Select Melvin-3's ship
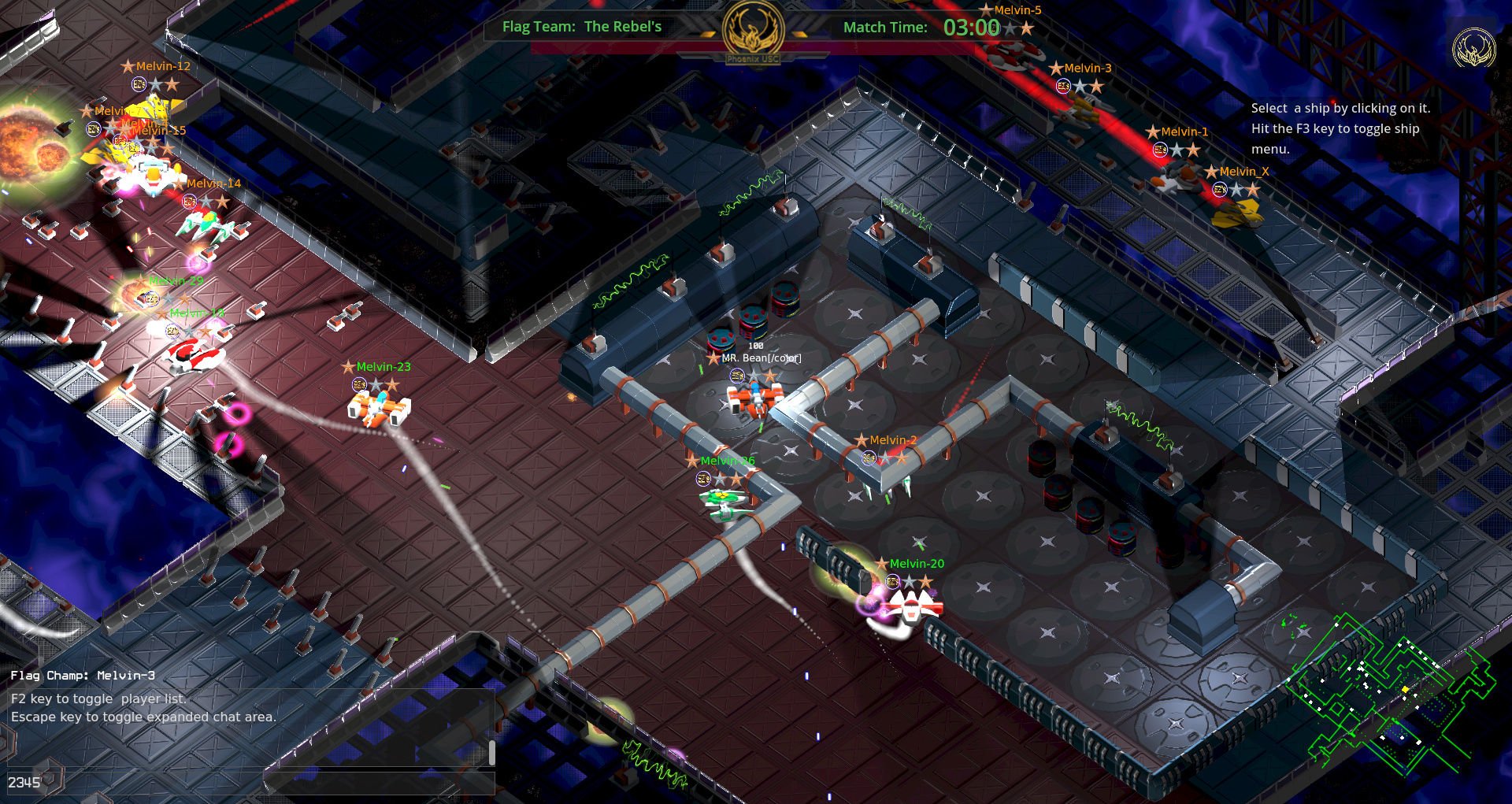The width and height of the screenshot is (1512, 804). [x=1080, y=112]
